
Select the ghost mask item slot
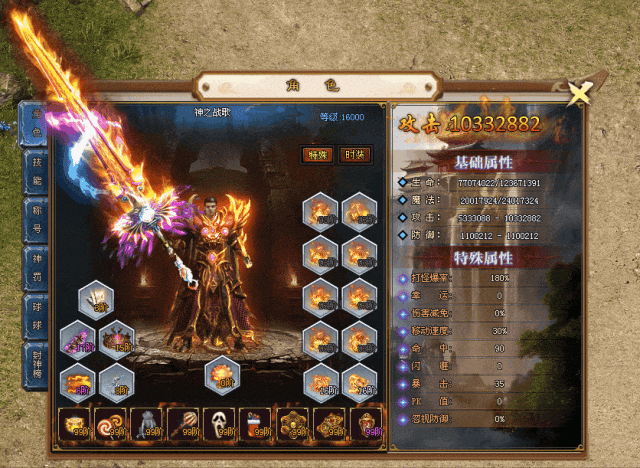point(220,424)
